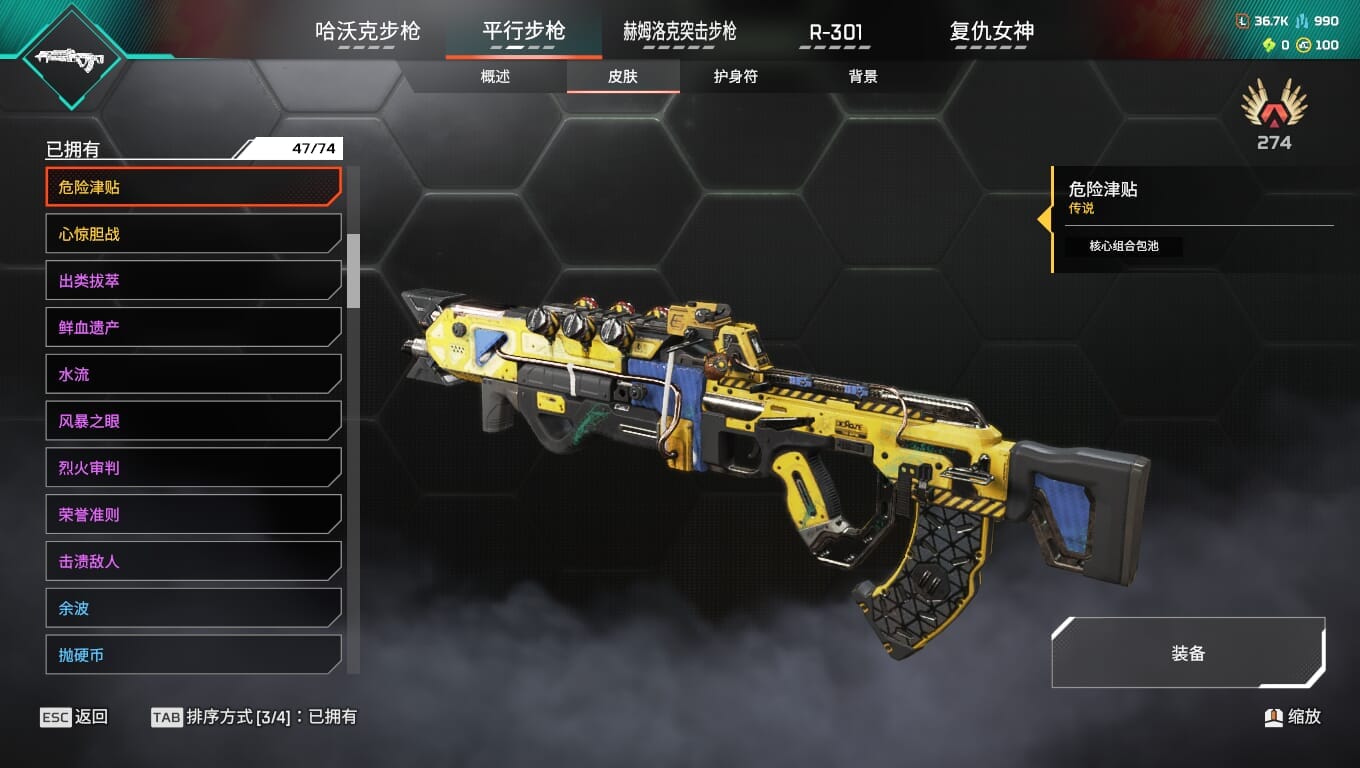Switch to the 概述 sub-tab

tap(495, 77)
